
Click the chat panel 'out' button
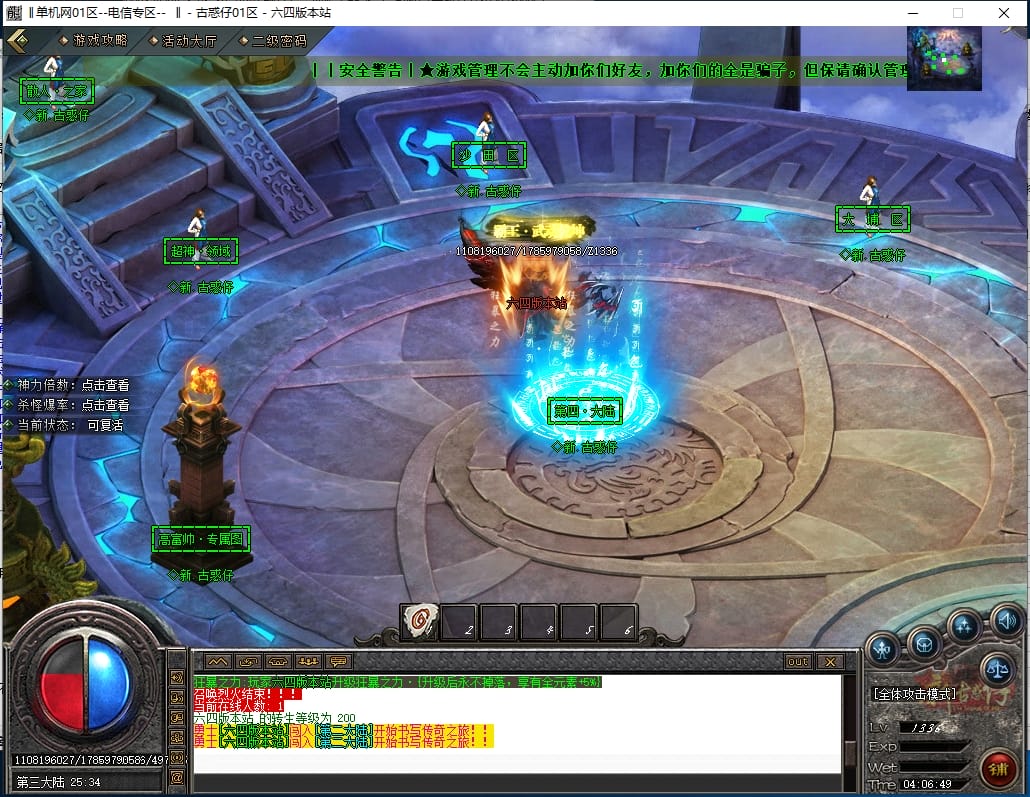[x=797, y=661]
